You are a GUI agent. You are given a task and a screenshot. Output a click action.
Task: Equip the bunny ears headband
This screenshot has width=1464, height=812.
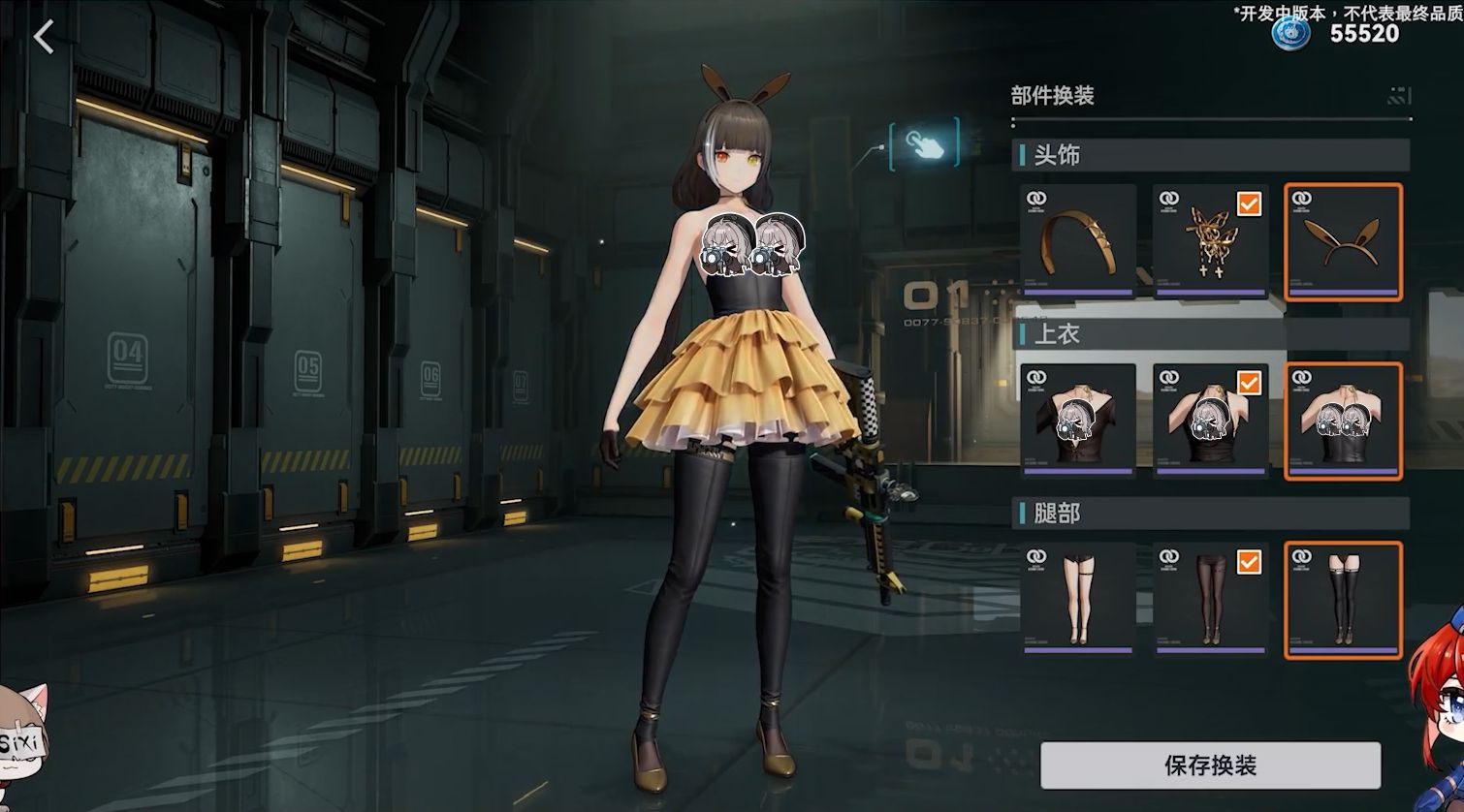coord(1343,241)
